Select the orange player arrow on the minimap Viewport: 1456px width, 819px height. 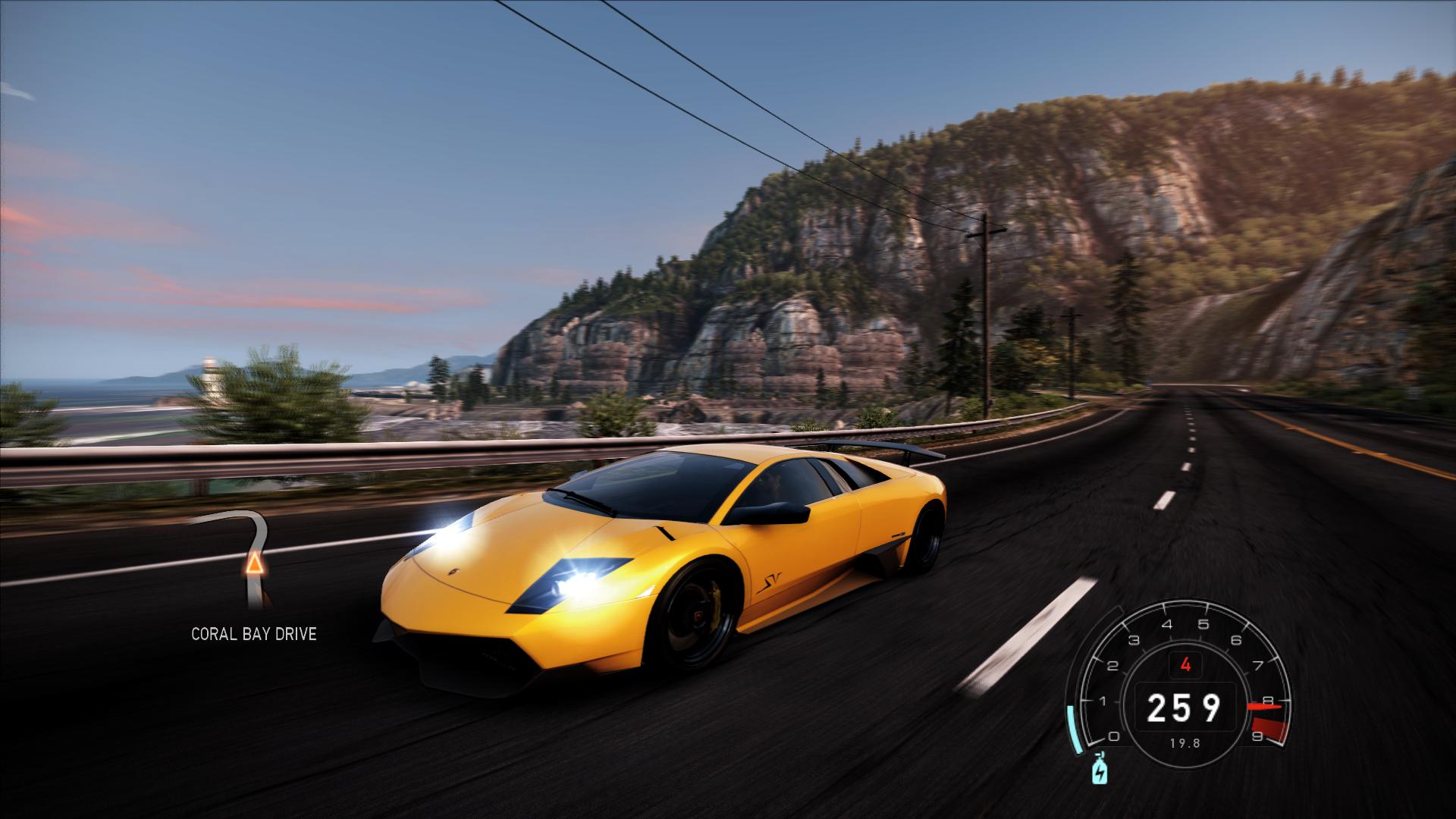point(254,565)
